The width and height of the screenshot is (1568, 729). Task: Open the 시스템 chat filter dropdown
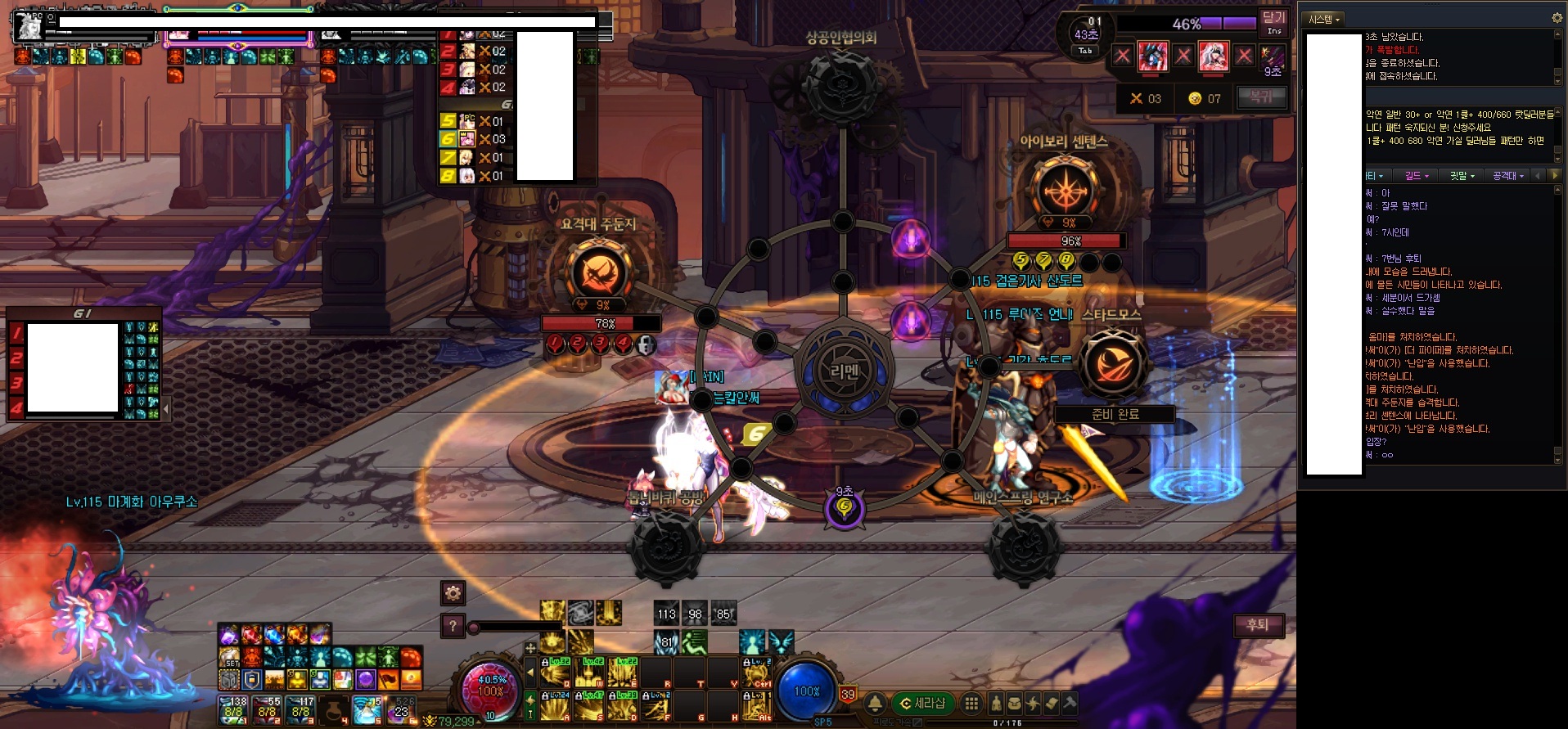pyautogui.click(x=1324, y=19)
